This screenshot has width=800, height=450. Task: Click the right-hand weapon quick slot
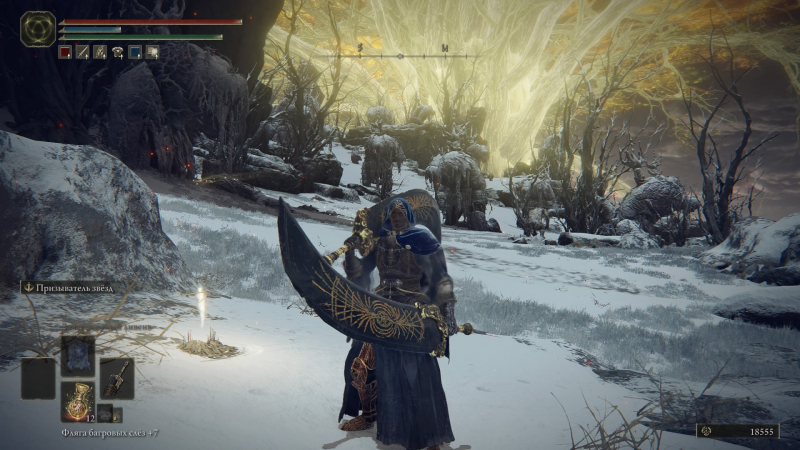(116, 378)
